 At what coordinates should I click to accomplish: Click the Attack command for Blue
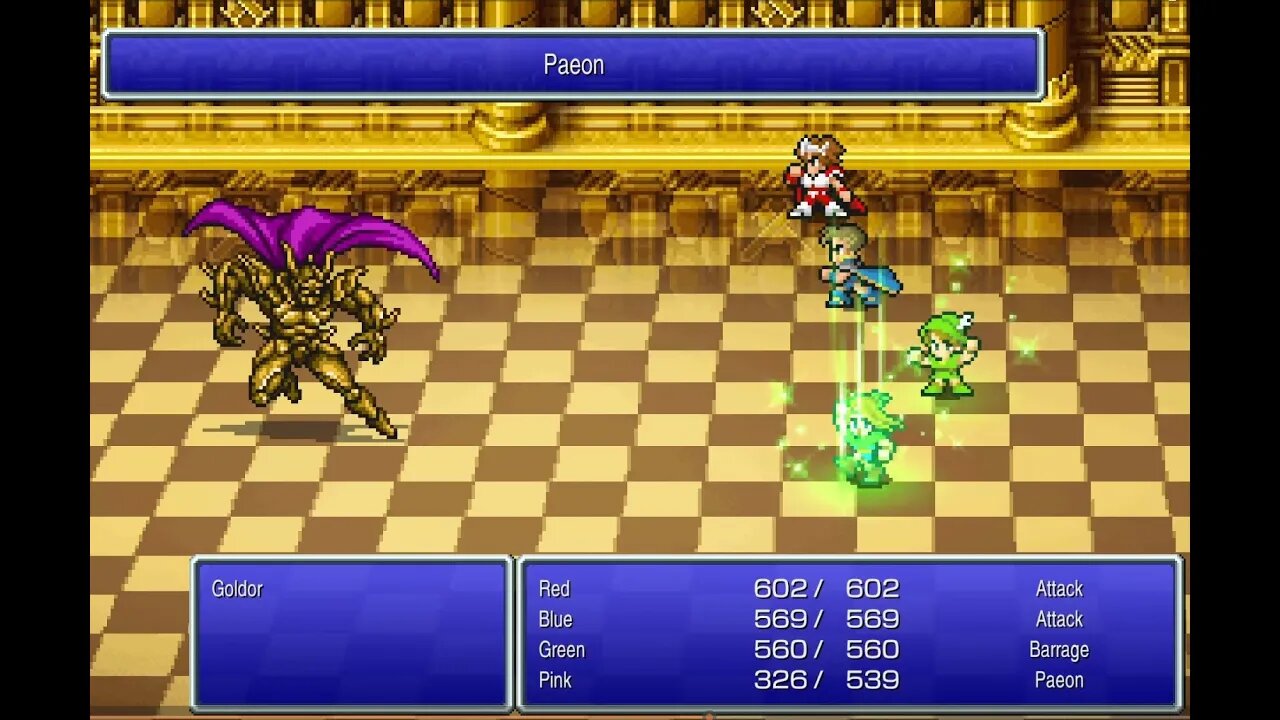[1059, 619]
